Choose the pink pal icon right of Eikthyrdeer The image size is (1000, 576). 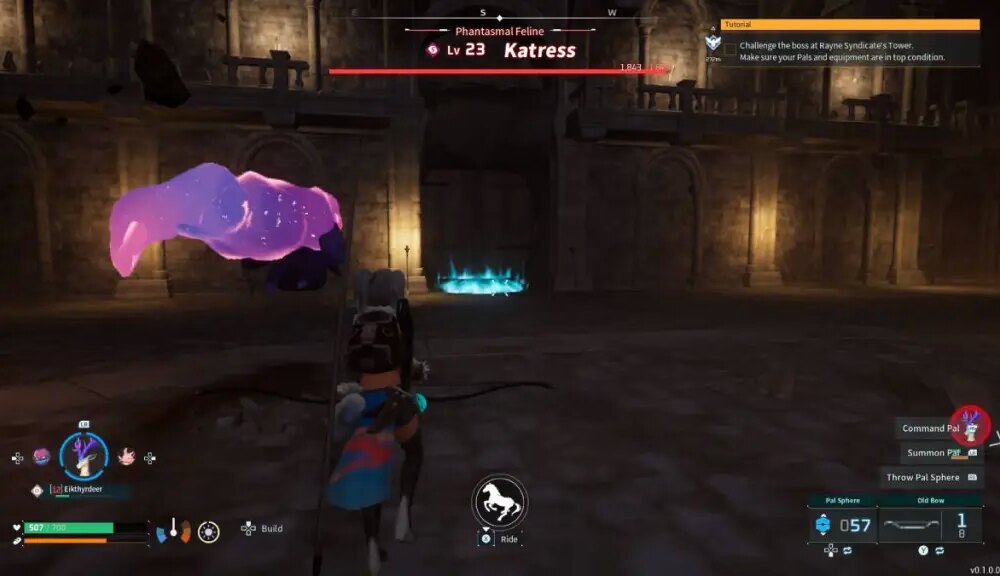[x=126, y=457]
